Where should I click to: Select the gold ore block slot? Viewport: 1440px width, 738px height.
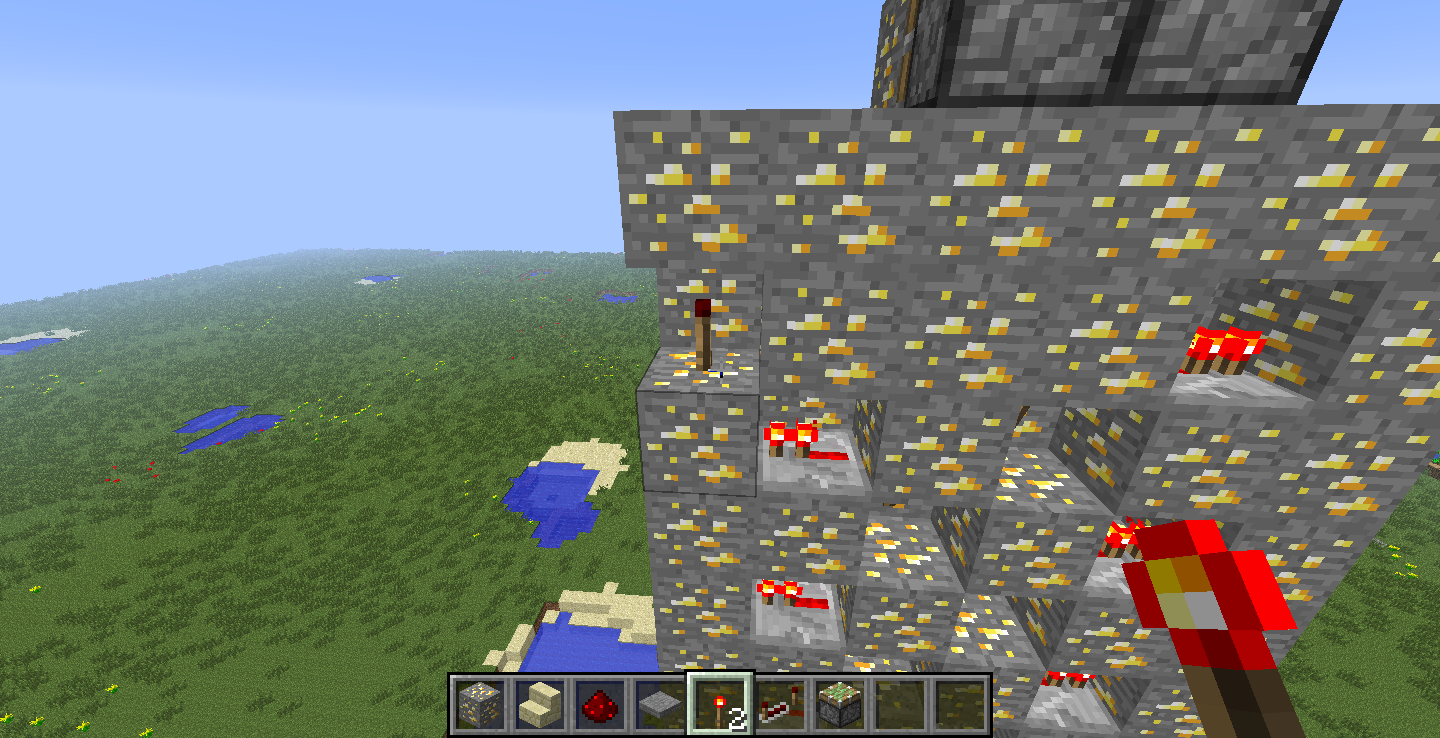tap(478, 705)
